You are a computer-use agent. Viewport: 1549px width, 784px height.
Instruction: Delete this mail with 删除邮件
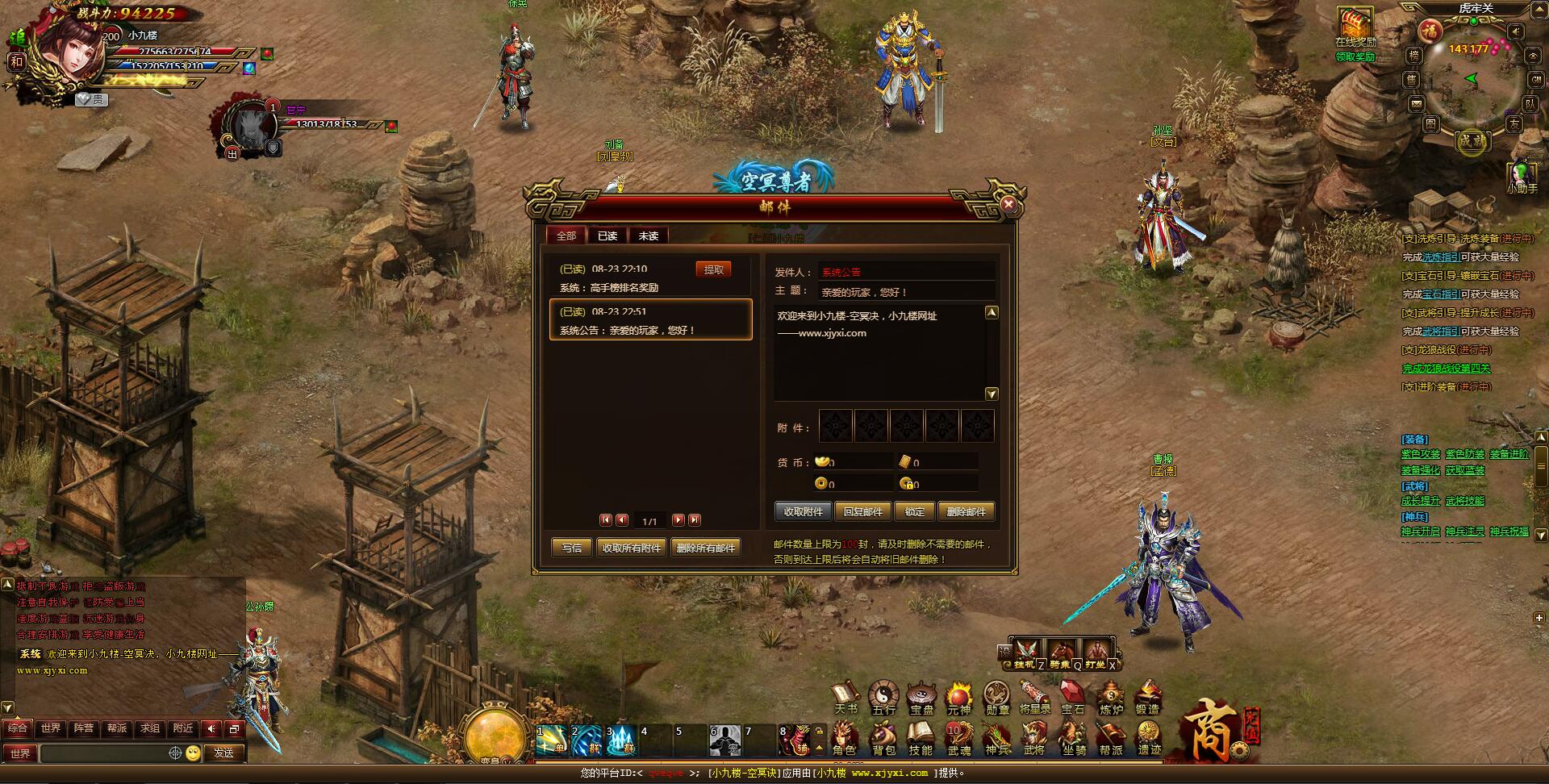(x=966, y=511)
